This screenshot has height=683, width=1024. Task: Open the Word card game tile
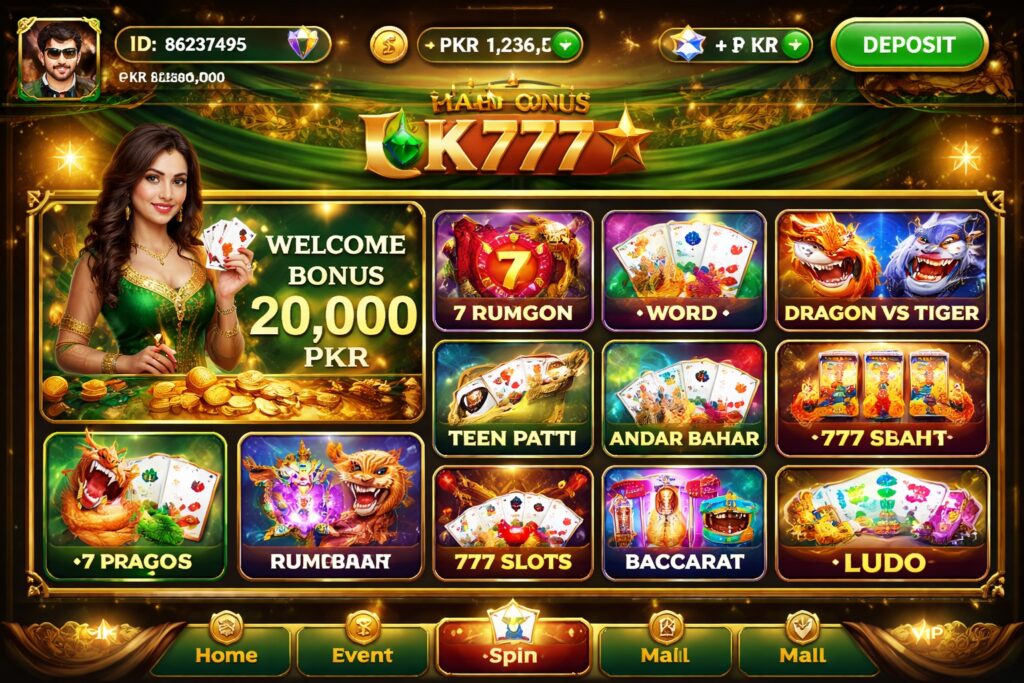coord(684,270)
